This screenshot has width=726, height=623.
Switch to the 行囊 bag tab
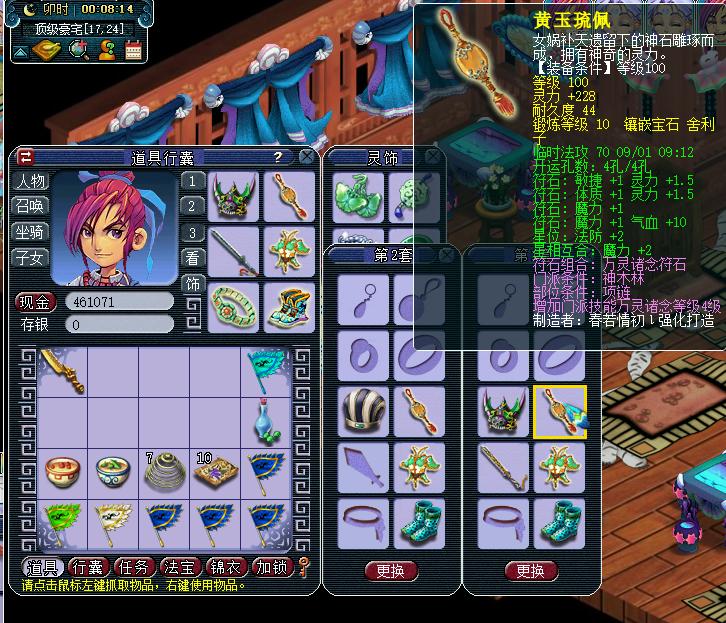coord(90,569)
